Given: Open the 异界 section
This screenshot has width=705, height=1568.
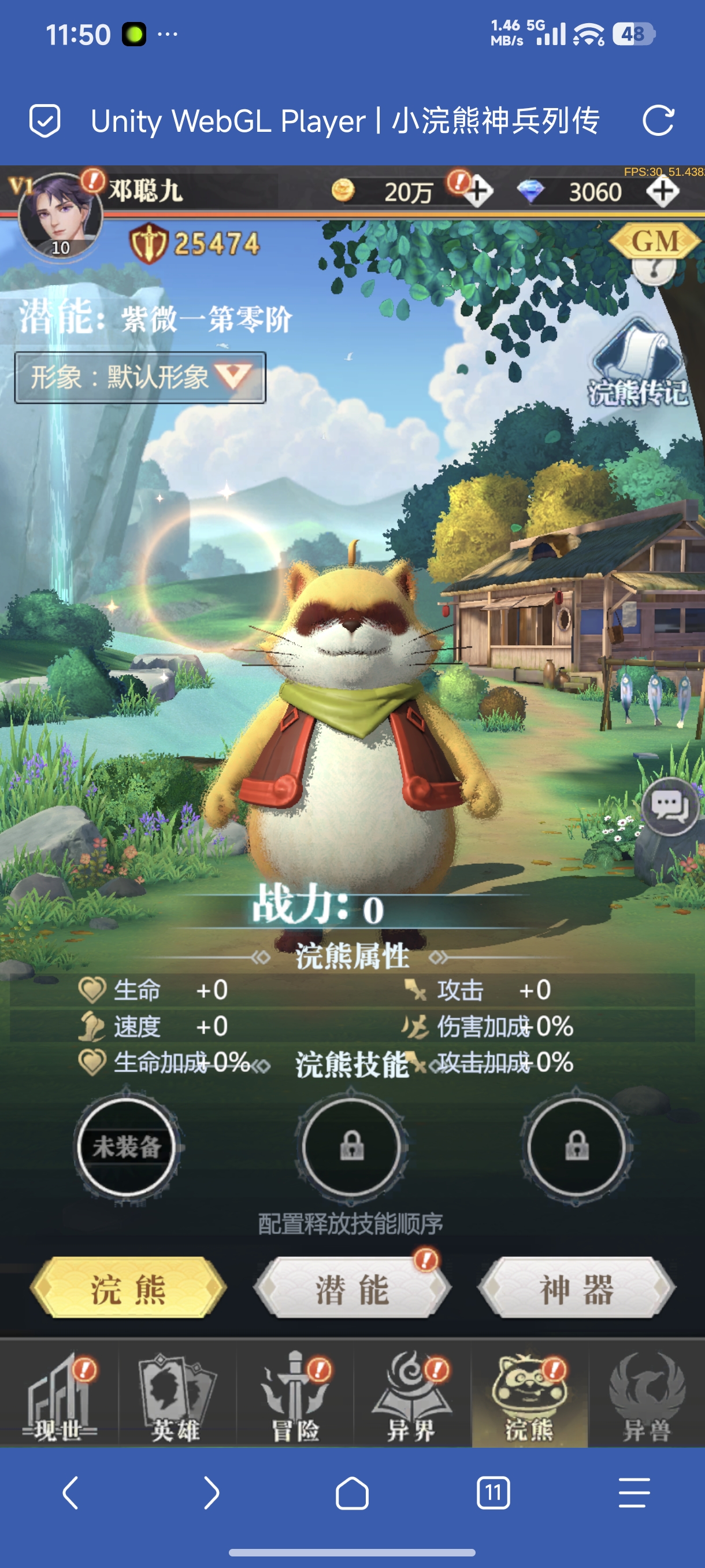Looking at the screenshot, I should pyautogui.click(x=412, y=1400).
